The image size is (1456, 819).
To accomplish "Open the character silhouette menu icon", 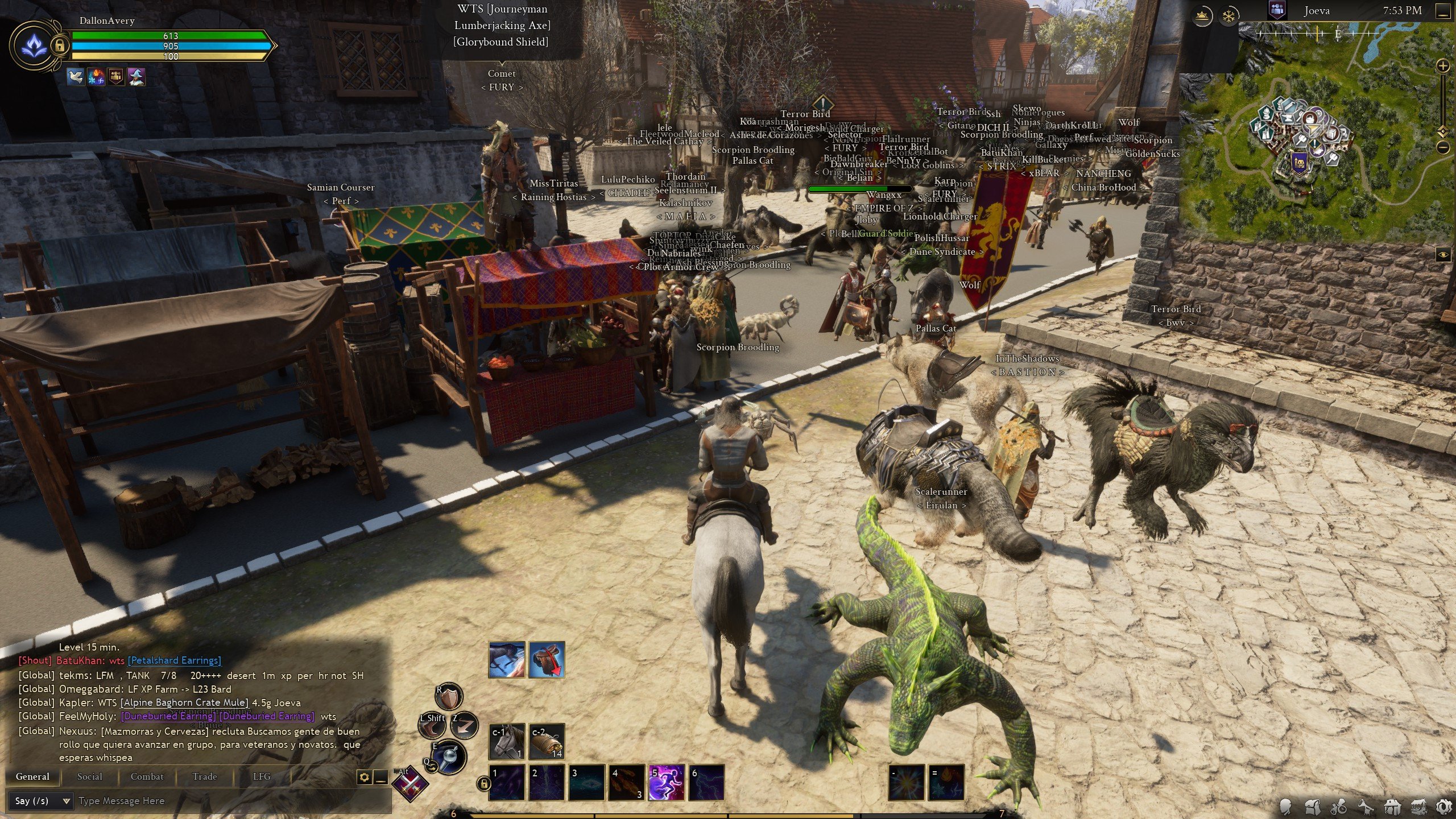I will click(1285, 806).
